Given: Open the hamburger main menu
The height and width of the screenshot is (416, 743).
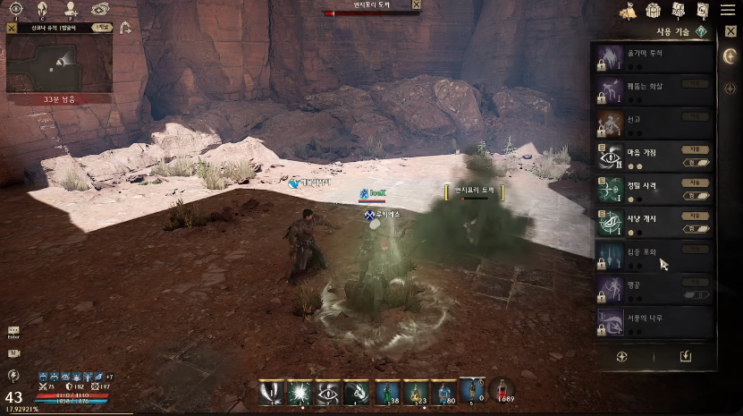Looking at the screenshot, I should coord(728,9).
